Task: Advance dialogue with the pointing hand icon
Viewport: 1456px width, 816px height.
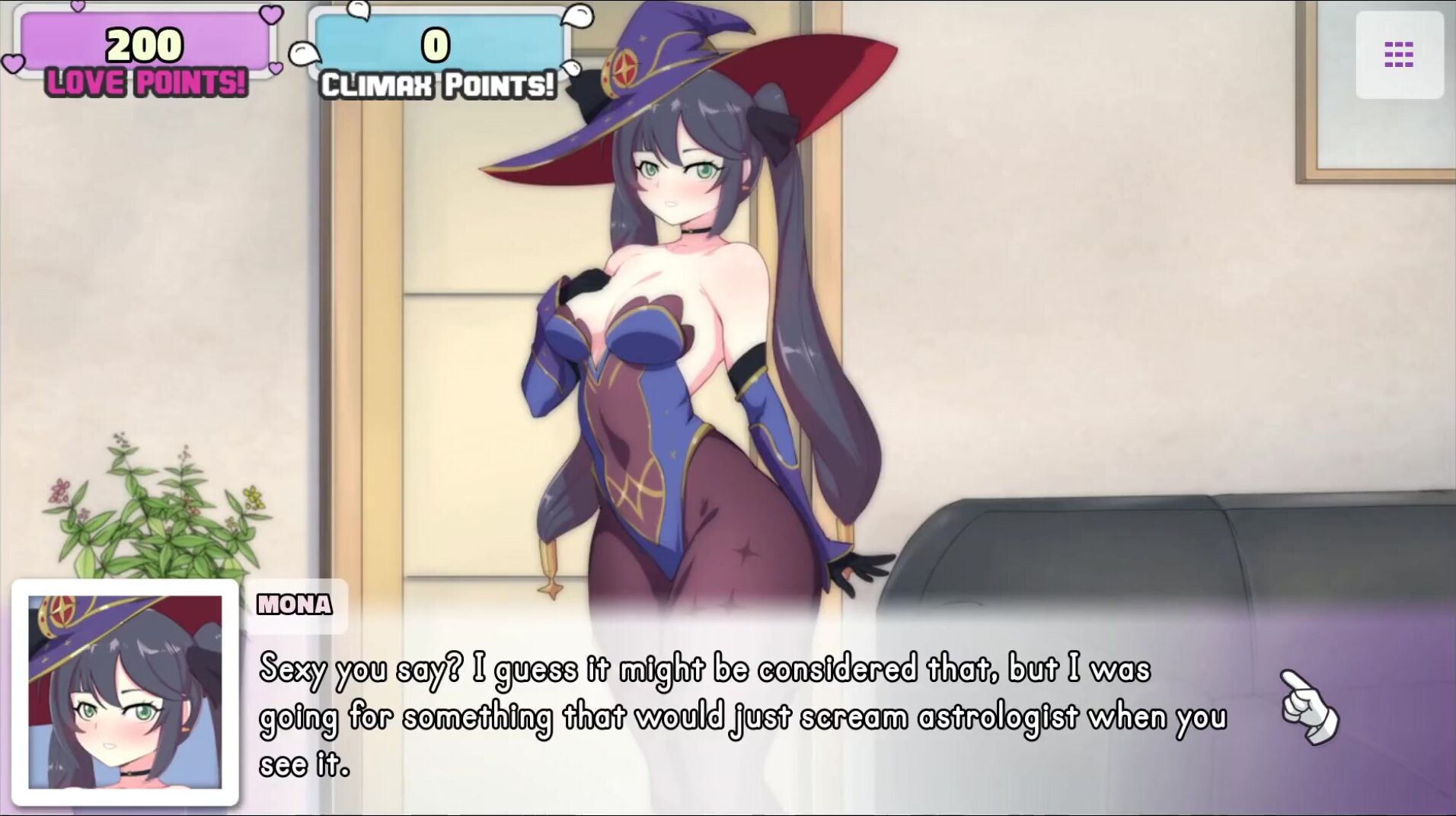Action: tap(1309, 706)
